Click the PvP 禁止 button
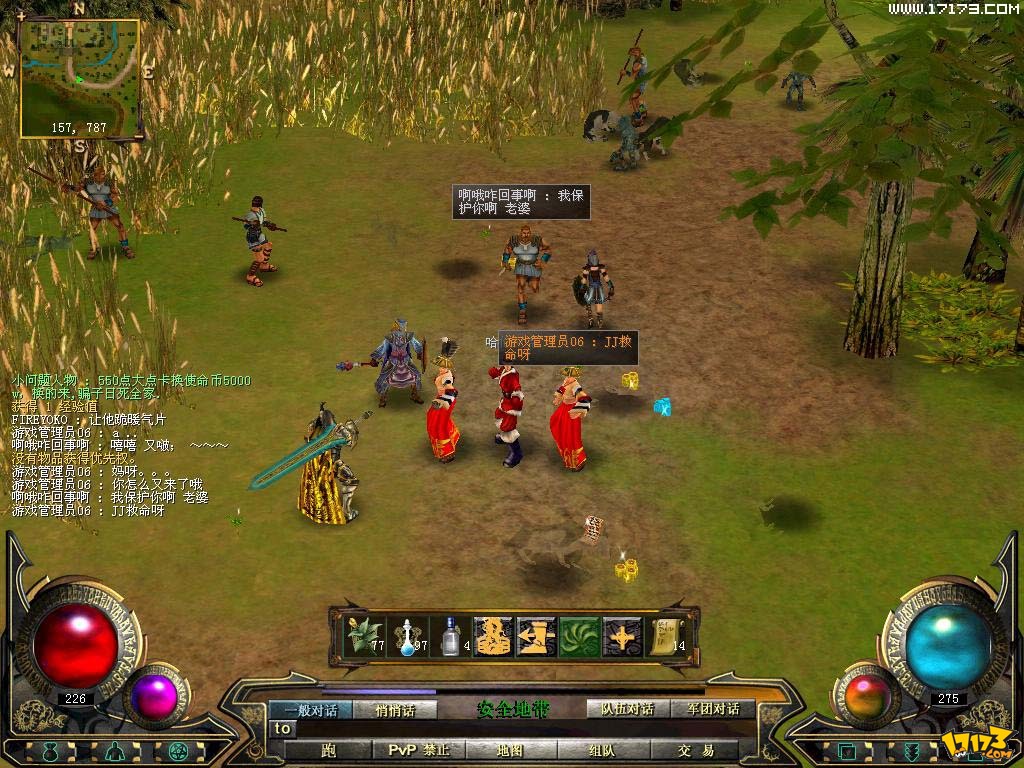This screenshot has height=768, width=1024. point(419,750)
